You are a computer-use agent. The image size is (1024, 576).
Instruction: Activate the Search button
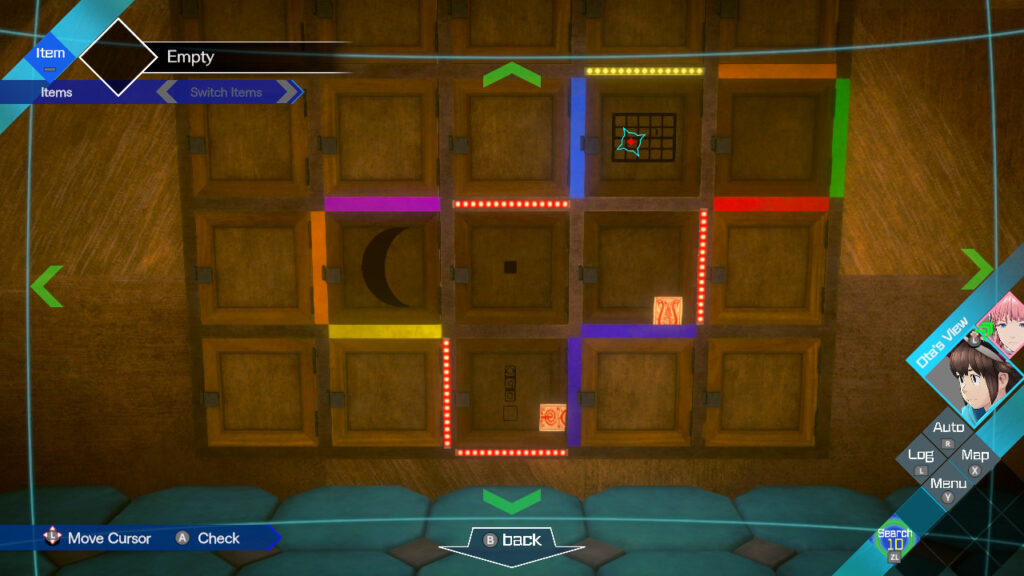coord(894,540)
